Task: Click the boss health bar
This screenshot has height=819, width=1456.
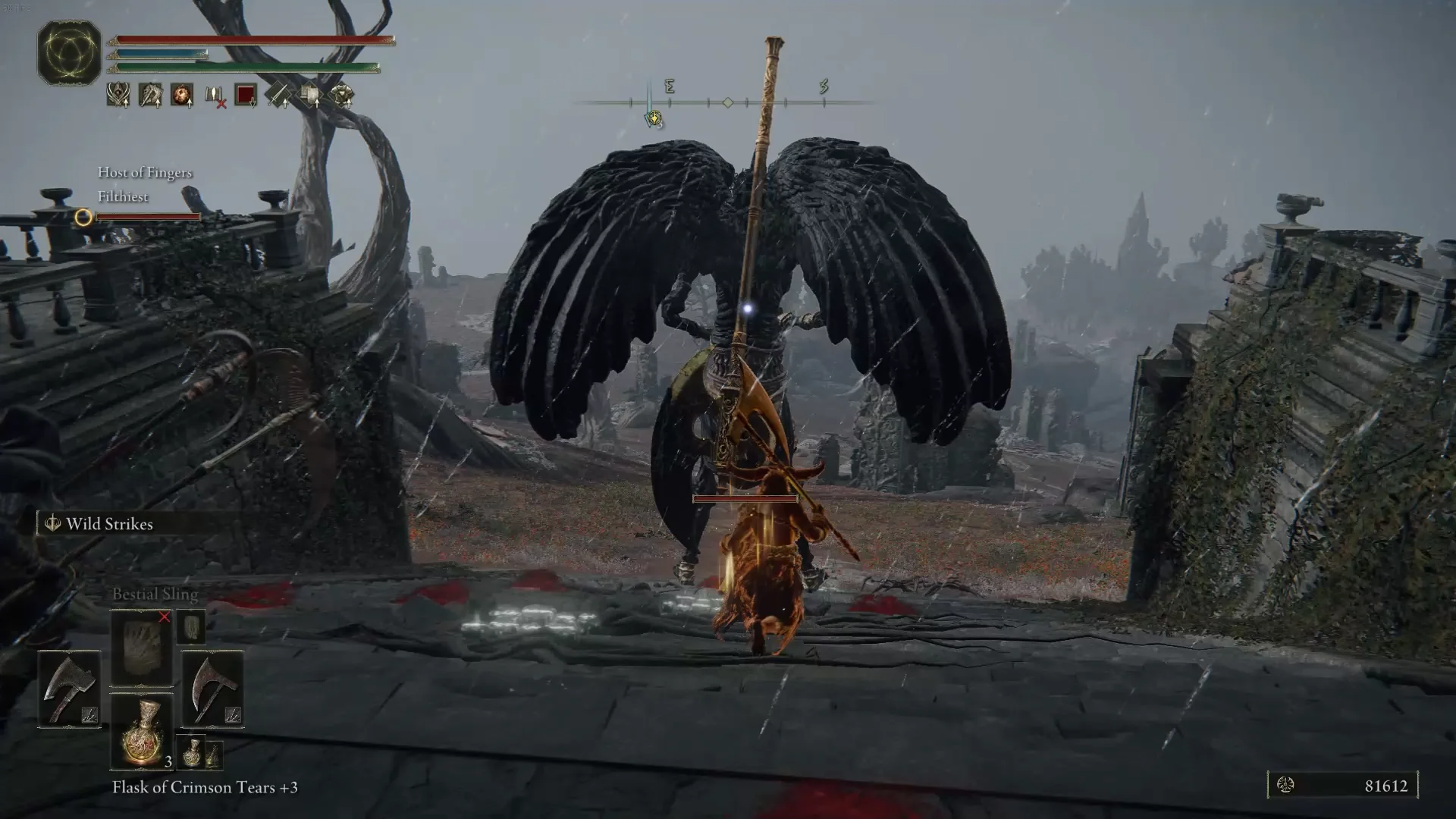Action: tap(148, 218)
